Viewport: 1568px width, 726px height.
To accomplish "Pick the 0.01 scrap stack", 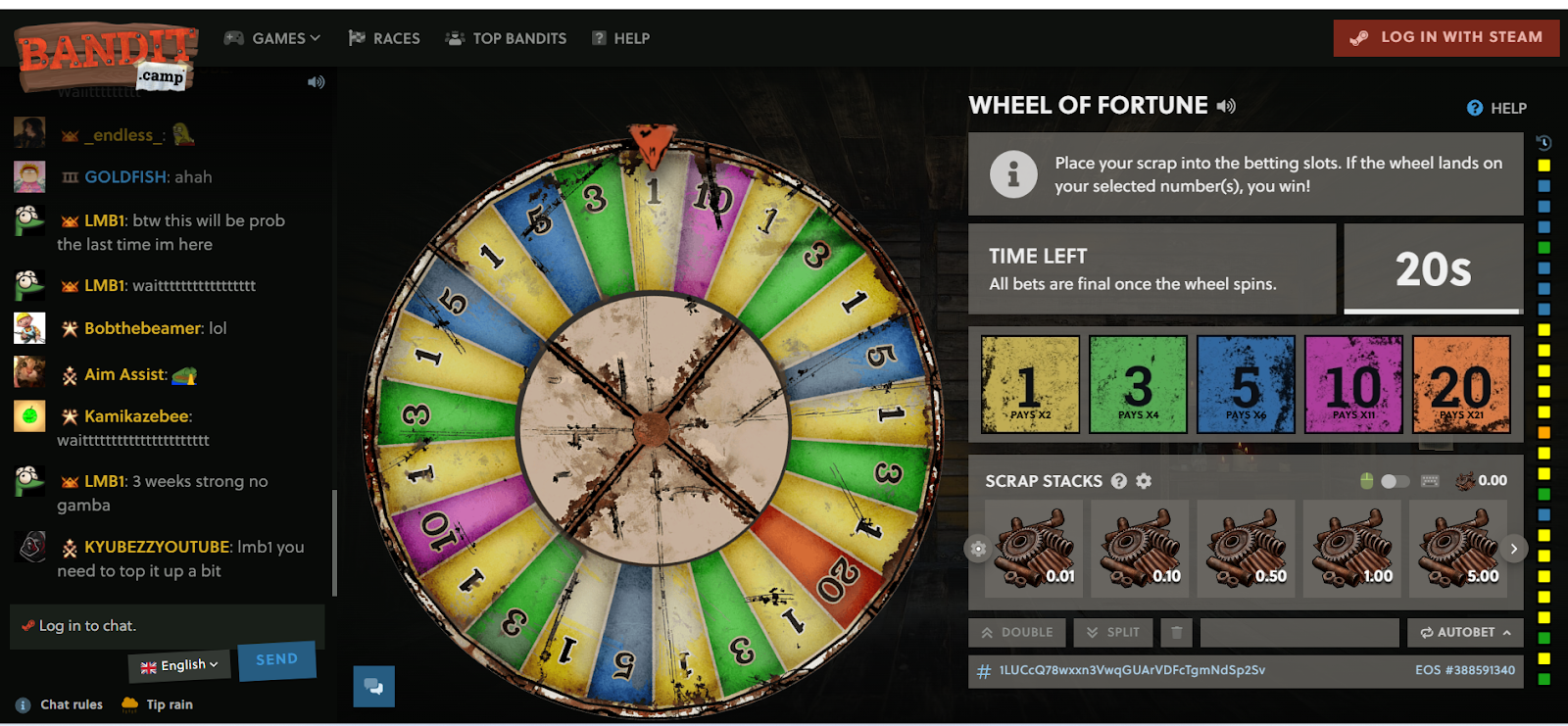I will (1035, 549).
